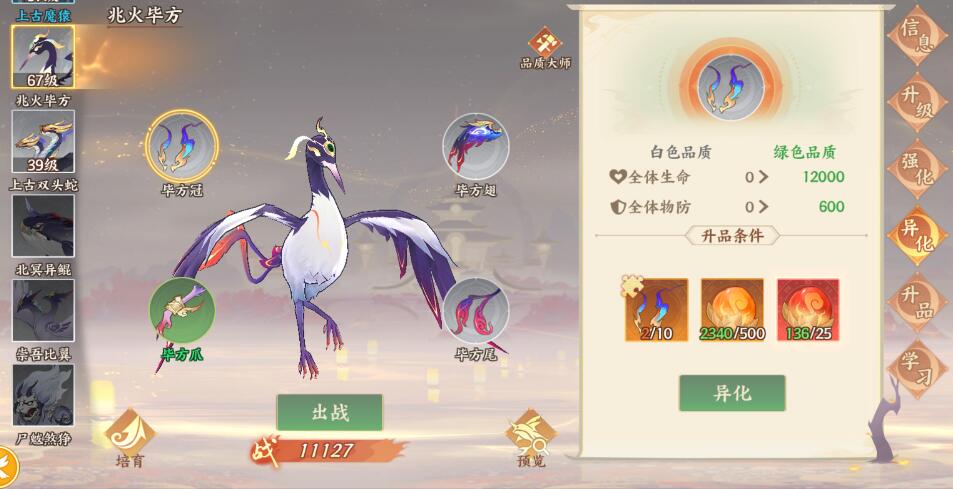Send the pet out with 出战
The width and height of the screenshot is (953, 489).
click(x=329, y=412)
